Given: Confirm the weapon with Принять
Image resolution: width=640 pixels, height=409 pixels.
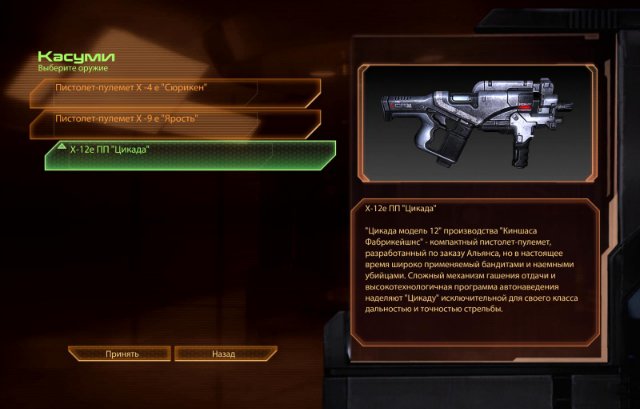Looking at the screenshot, I should [x=121, y=354].
